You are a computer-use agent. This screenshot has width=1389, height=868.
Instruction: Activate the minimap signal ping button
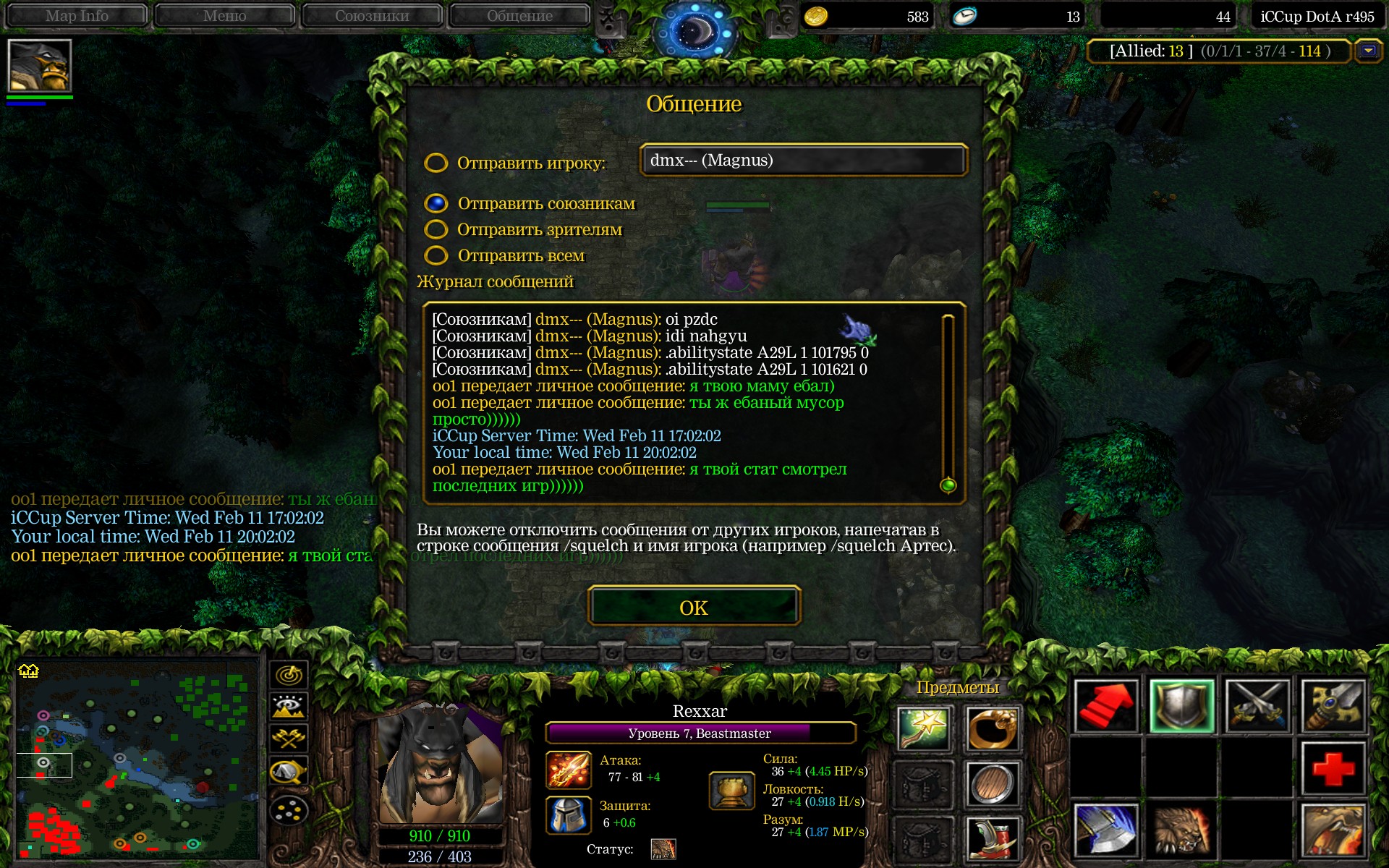coord(289,675)
